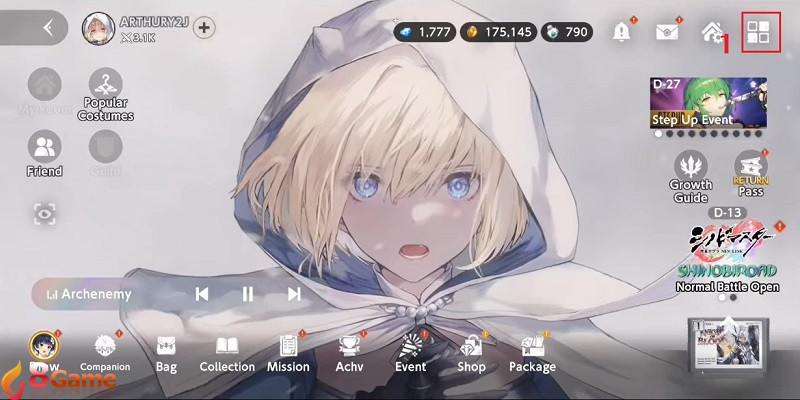The height and width of the screenshot is (400, 800).
Task: Open the notification bell
Action: (x=622, y=31)
